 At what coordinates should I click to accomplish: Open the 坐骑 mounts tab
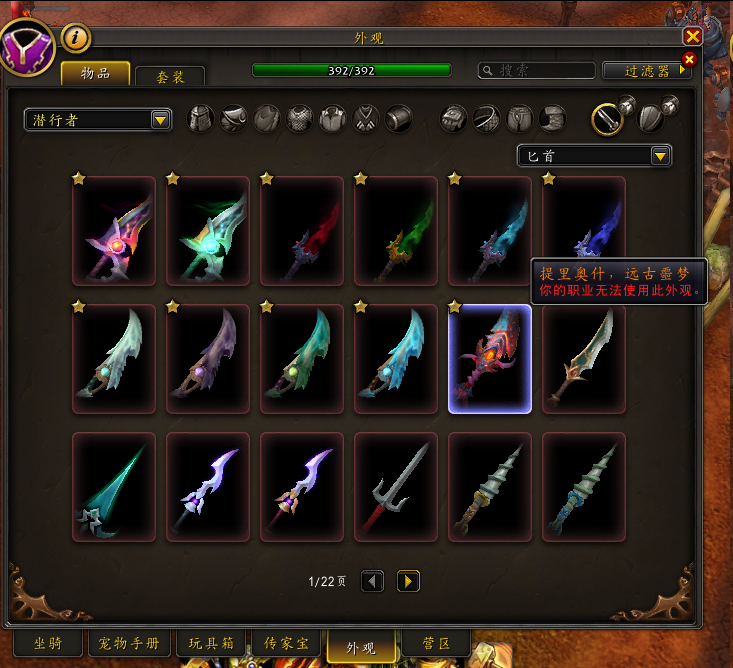tap(48, 643)
